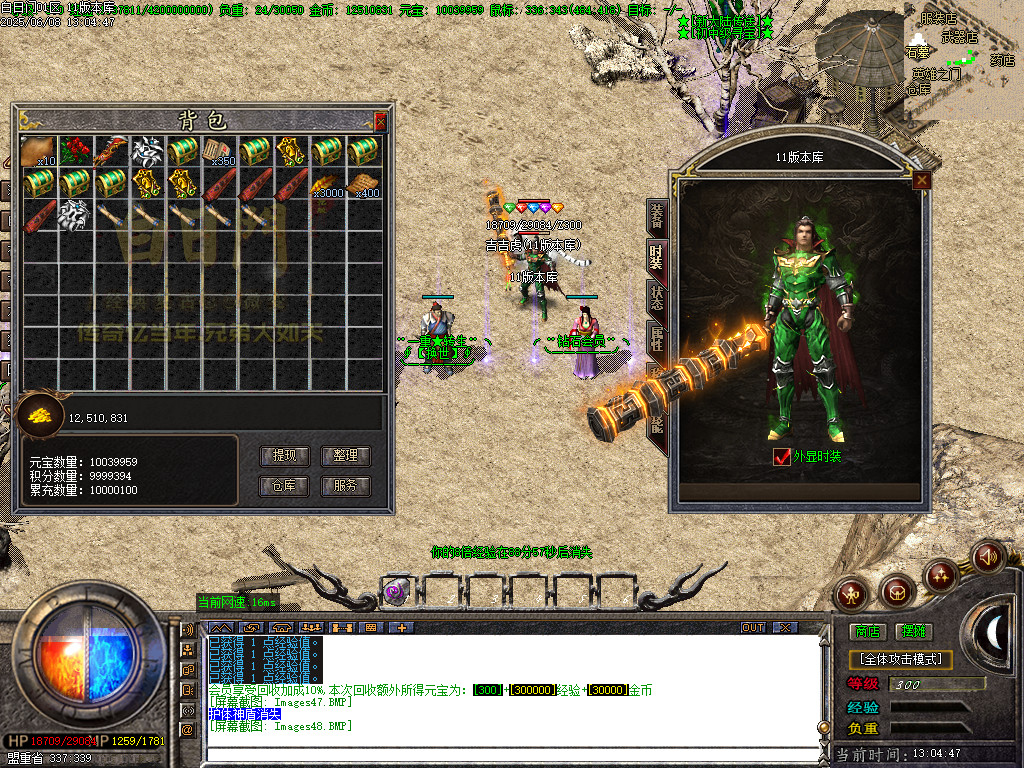
Task: Toggle the 外显时装 checkbox
Action: (783, 456)
